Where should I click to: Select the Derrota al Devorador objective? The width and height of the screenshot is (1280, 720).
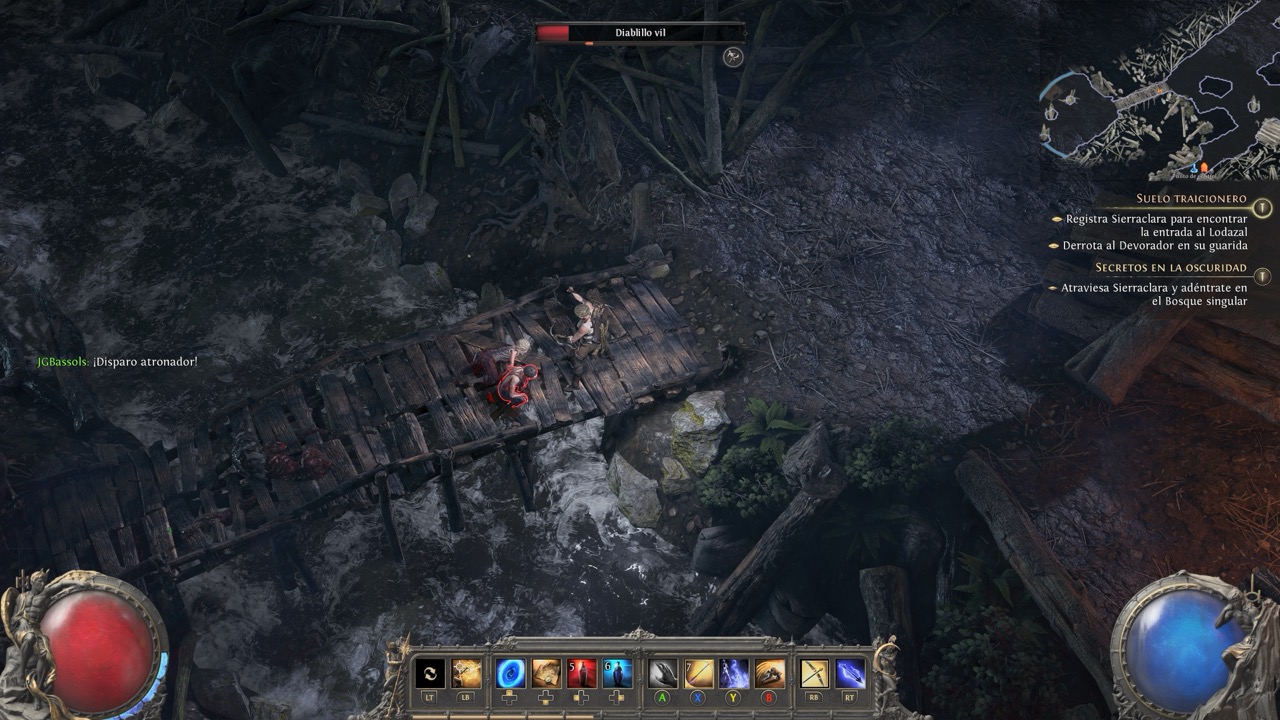click(1155, 245)
